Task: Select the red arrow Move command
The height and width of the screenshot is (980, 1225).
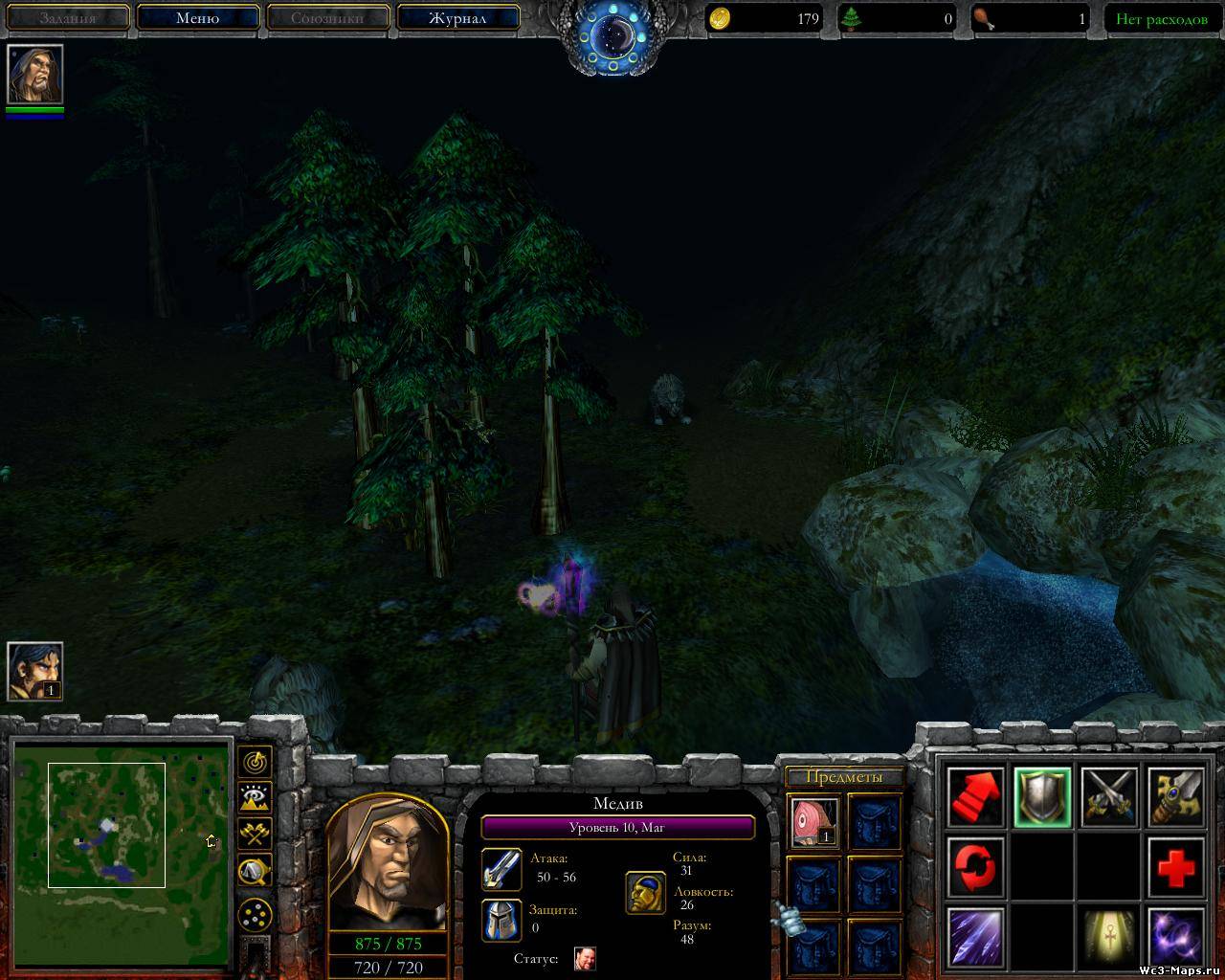Action: click(976, 796)
